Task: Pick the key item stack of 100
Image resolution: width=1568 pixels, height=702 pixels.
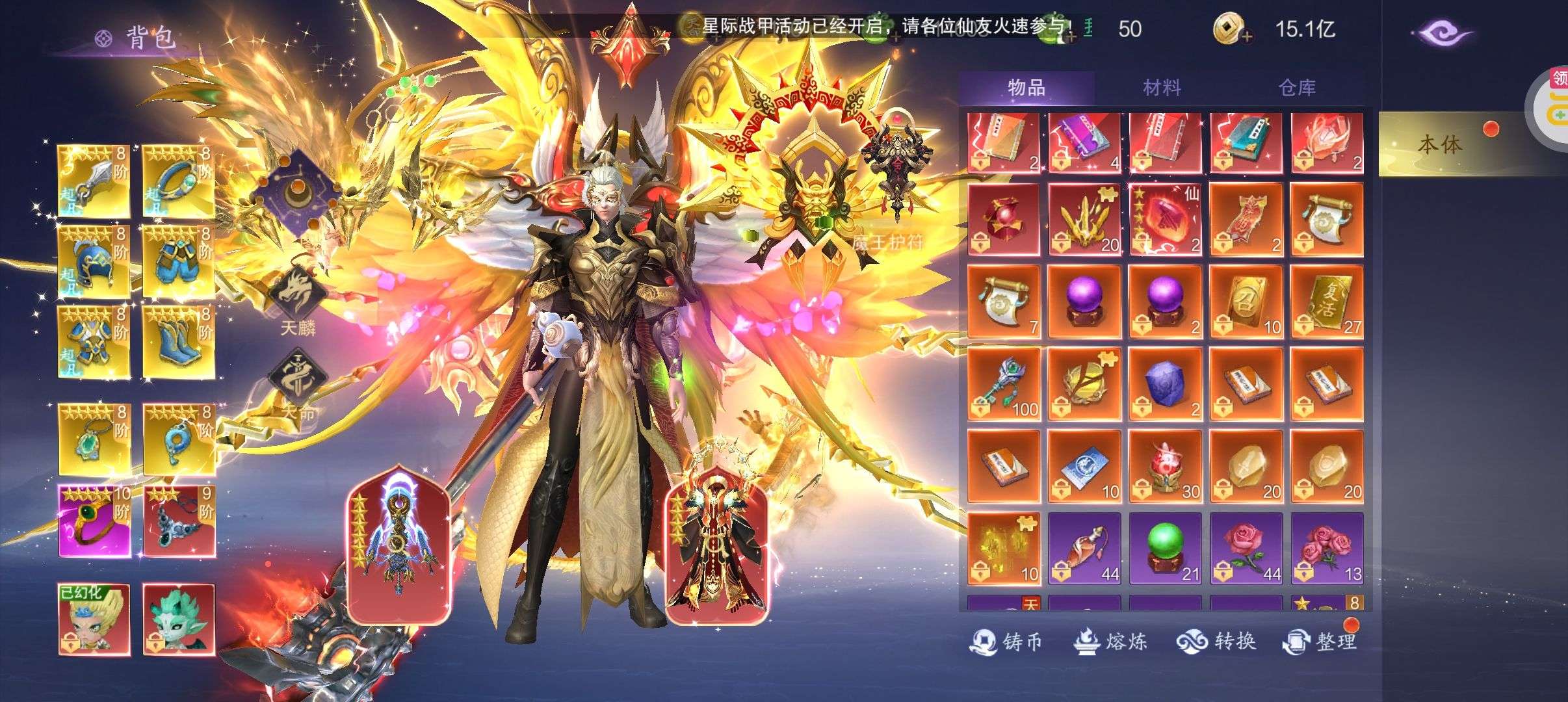Action: click(1004, 384)
